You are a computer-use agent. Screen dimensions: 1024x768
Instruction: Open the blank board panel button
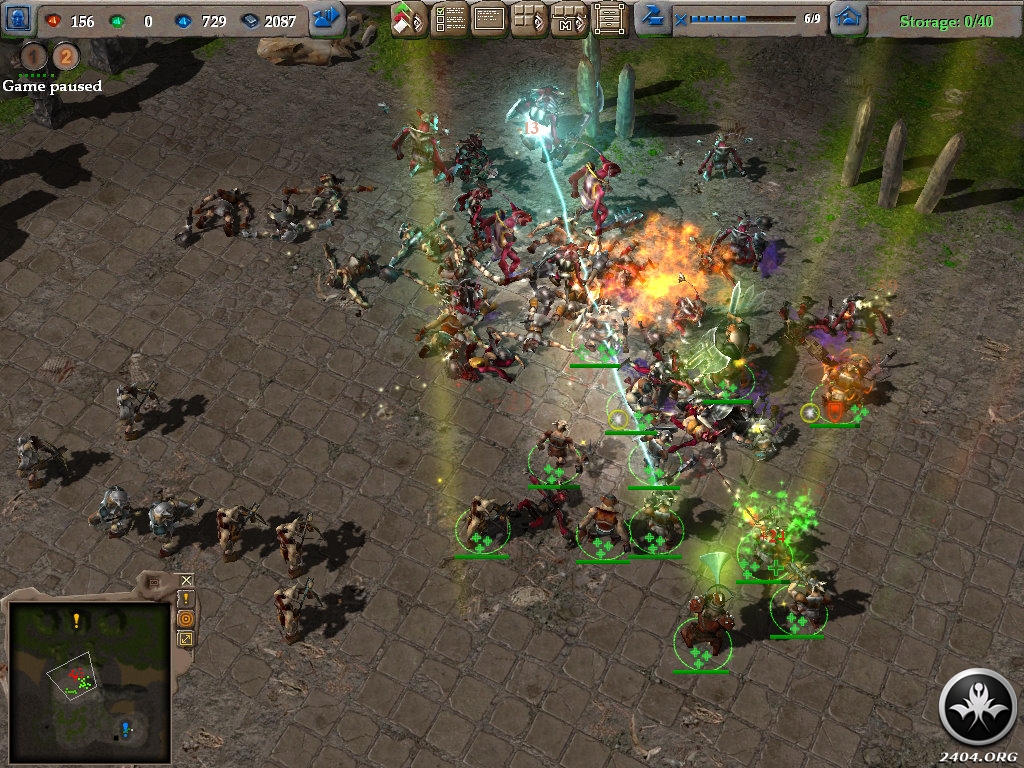pos(489,19)
